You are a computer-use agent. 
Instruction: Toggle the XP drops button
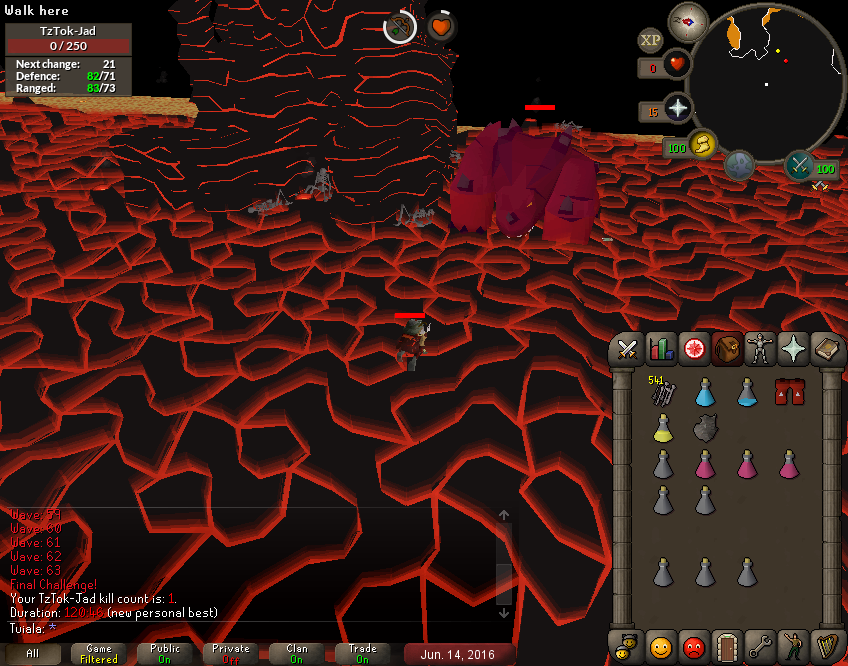coord(650,40)
